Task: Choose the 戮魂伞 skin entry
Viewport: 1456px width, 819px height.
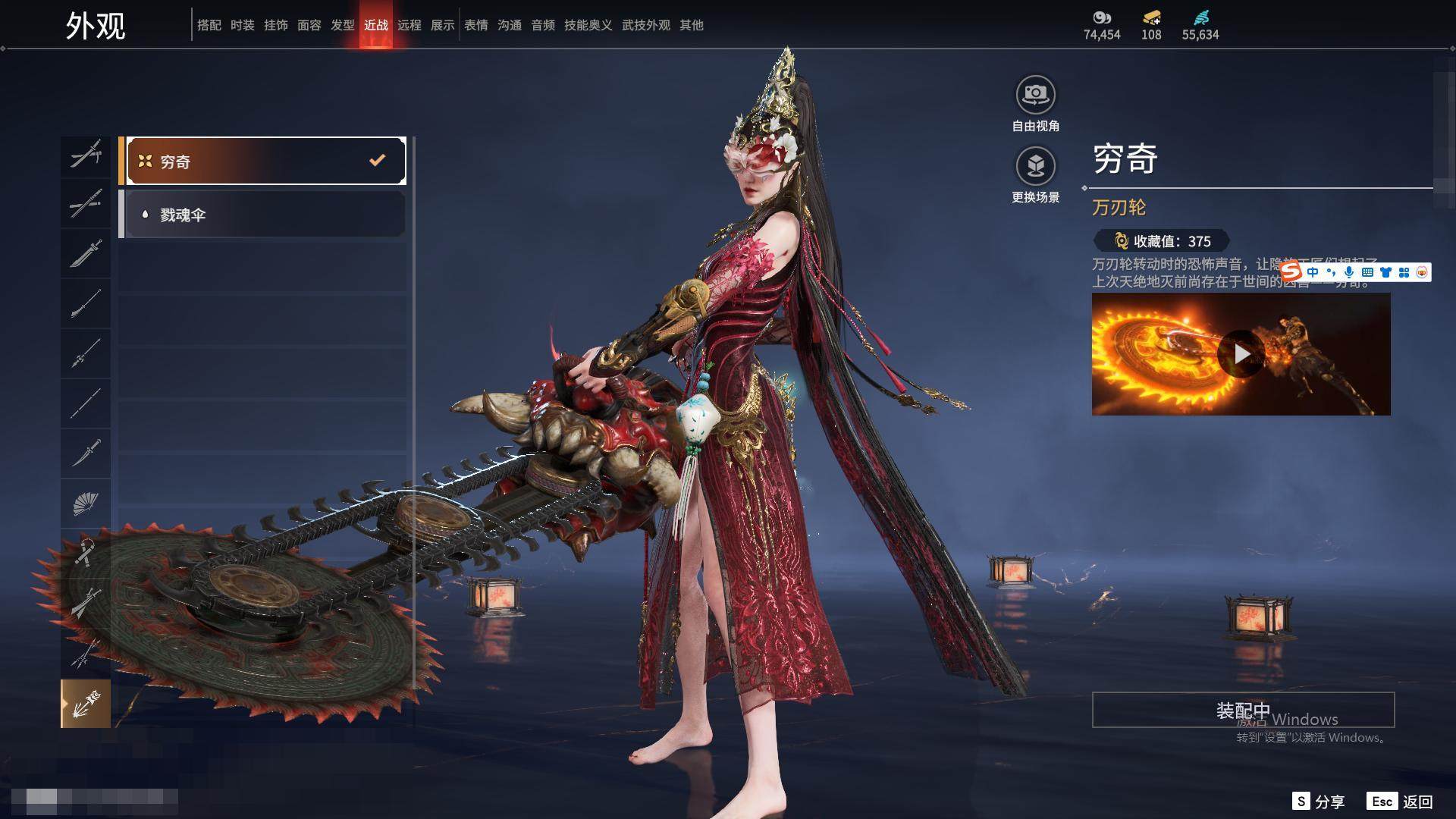Action: [262, 215]
